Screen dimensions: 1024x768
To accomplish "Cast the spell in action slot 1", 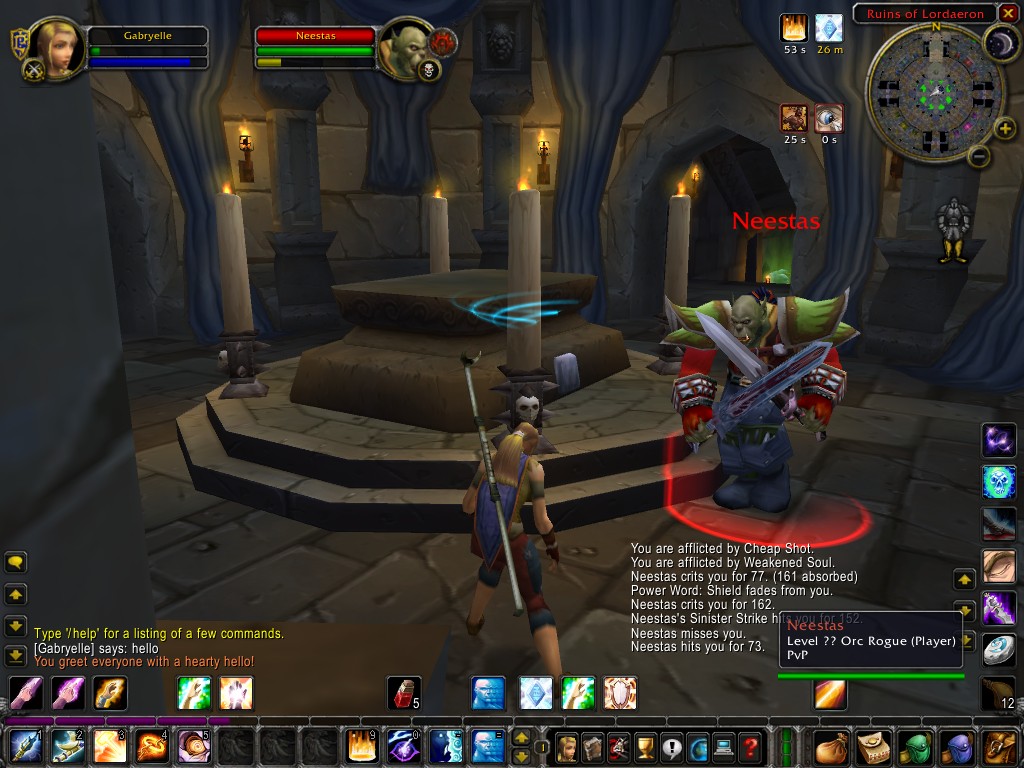I will tap(25, 747).
